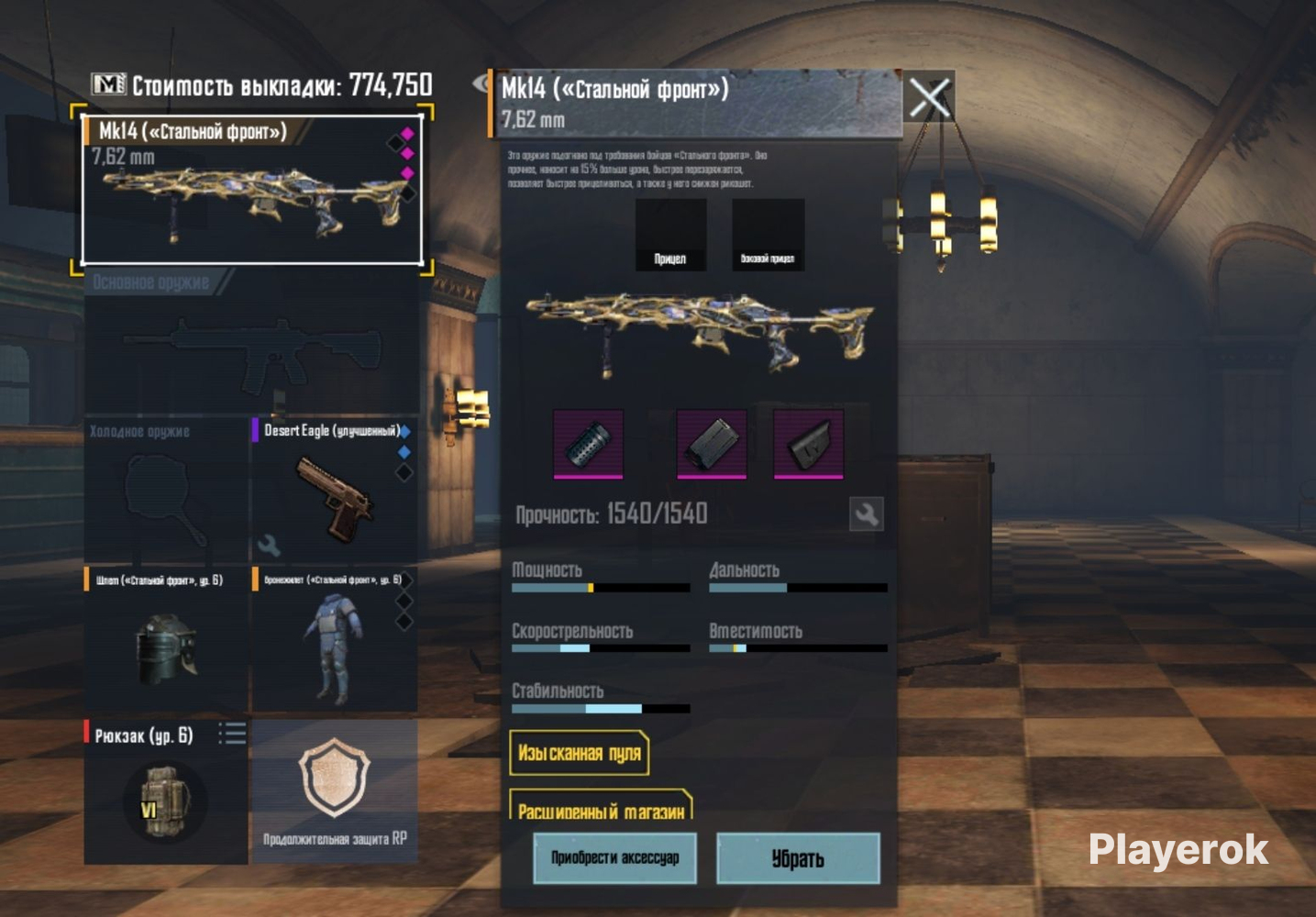The height and width of the screenshot is (917, 1316).
Task: Close the Mk14 weapon details panel
Action: (929, 97)
